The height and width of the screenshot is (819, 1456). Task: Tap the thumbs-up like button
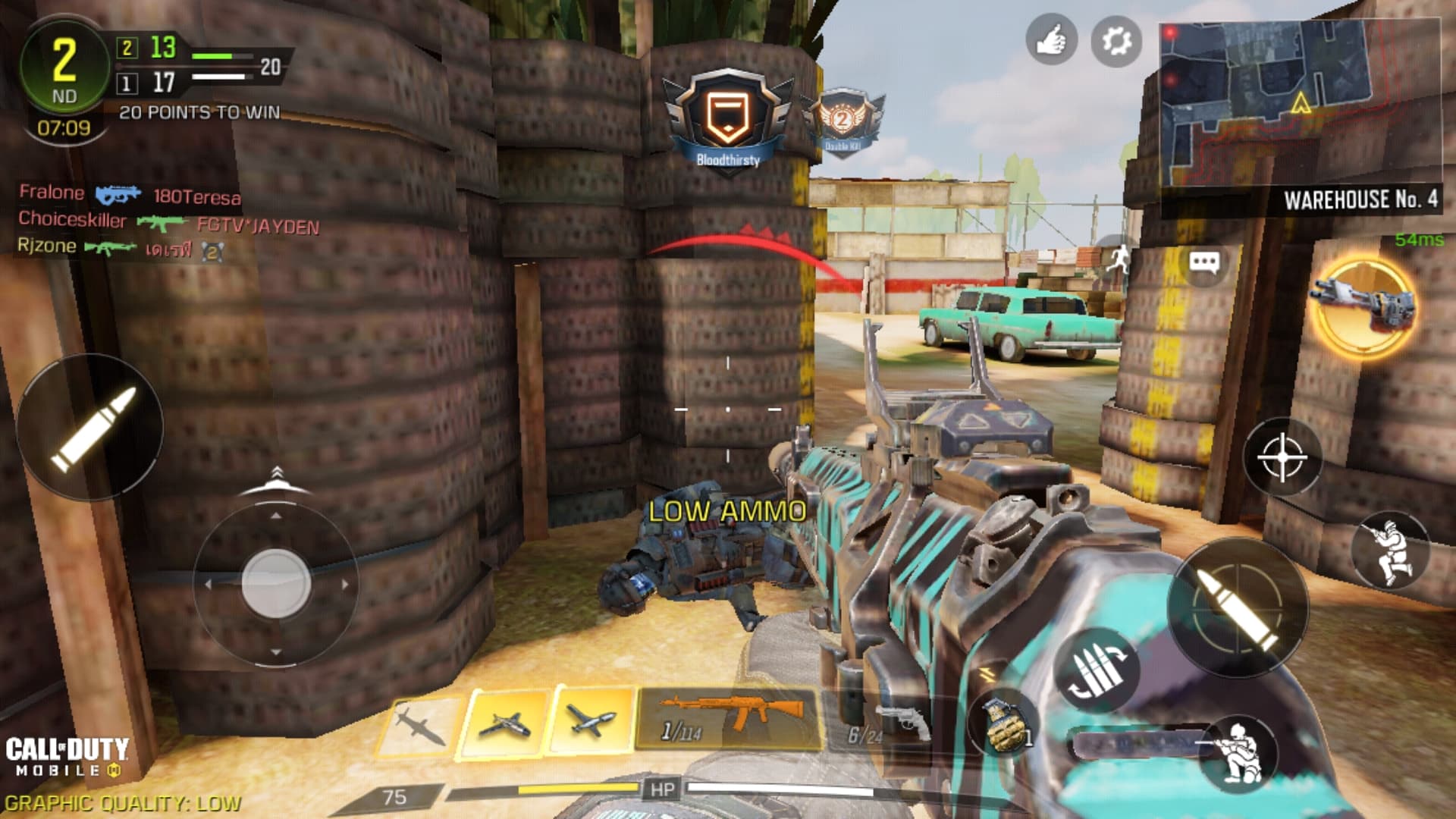click(x=1052, y=40)
